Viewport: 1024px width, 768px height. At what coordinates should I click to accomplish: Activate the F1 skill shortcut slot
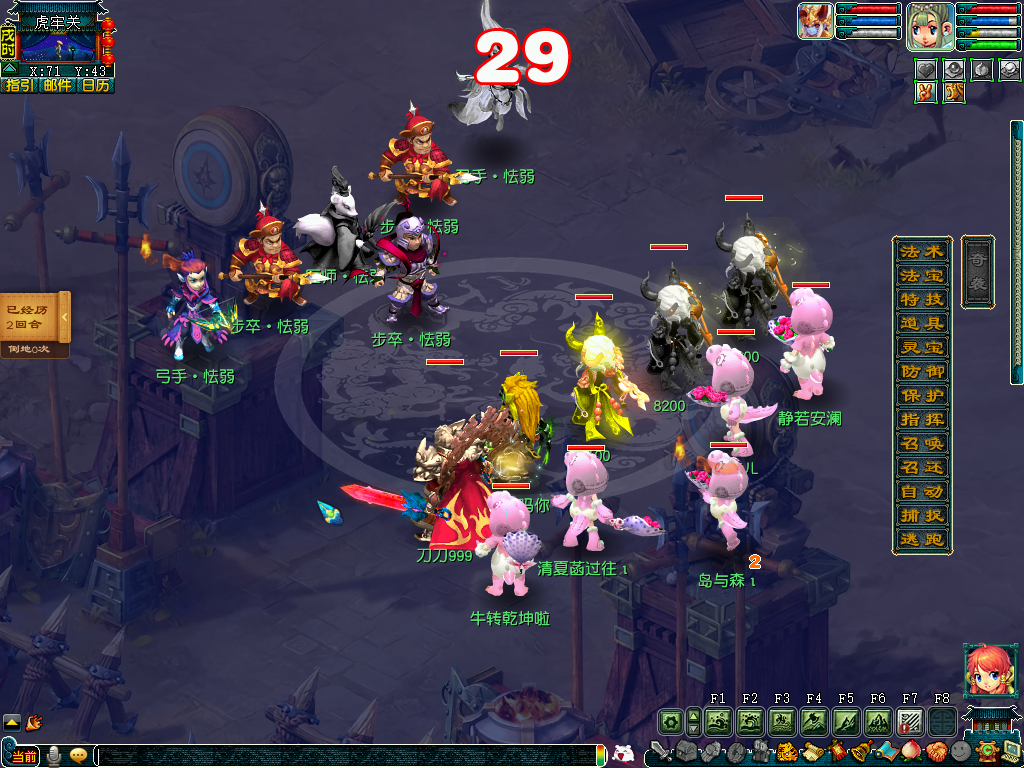tap(718, 721)
